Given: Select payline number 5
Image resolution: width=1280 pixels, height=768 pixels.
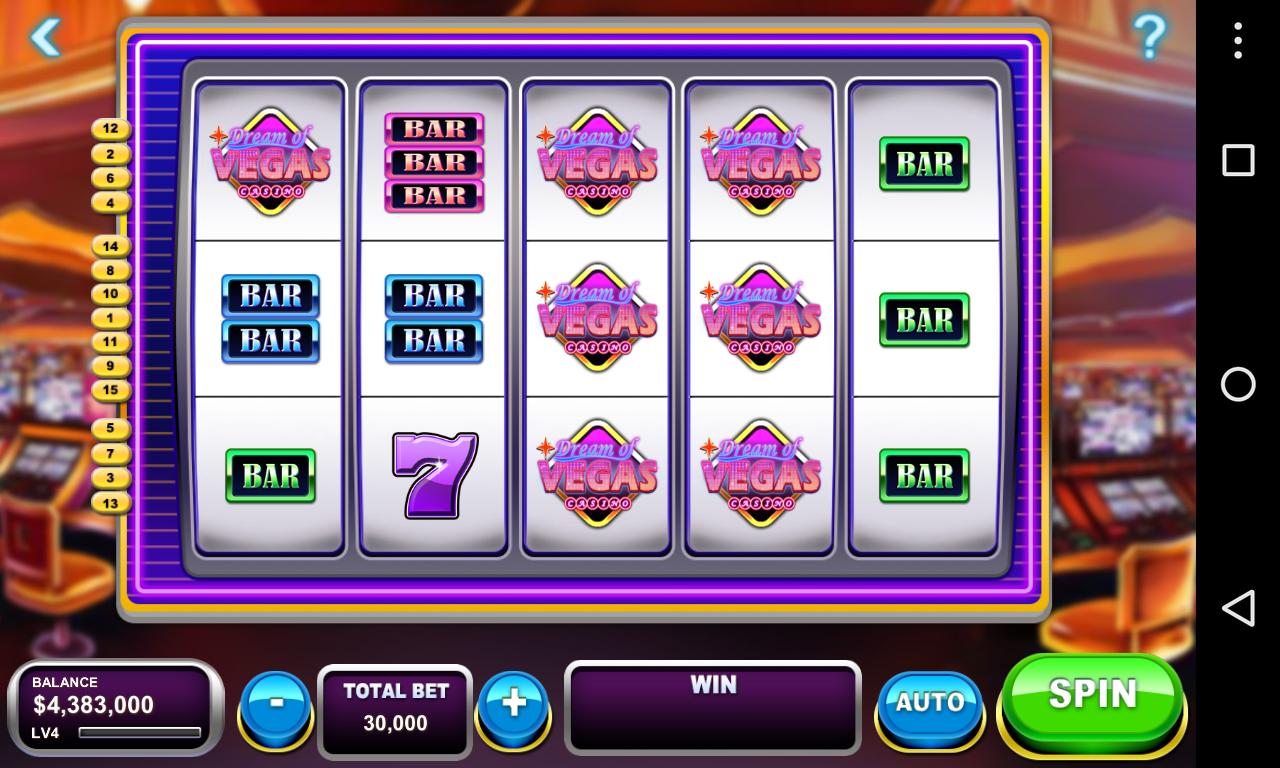Looking at the screenshot, I should [111, 428].
